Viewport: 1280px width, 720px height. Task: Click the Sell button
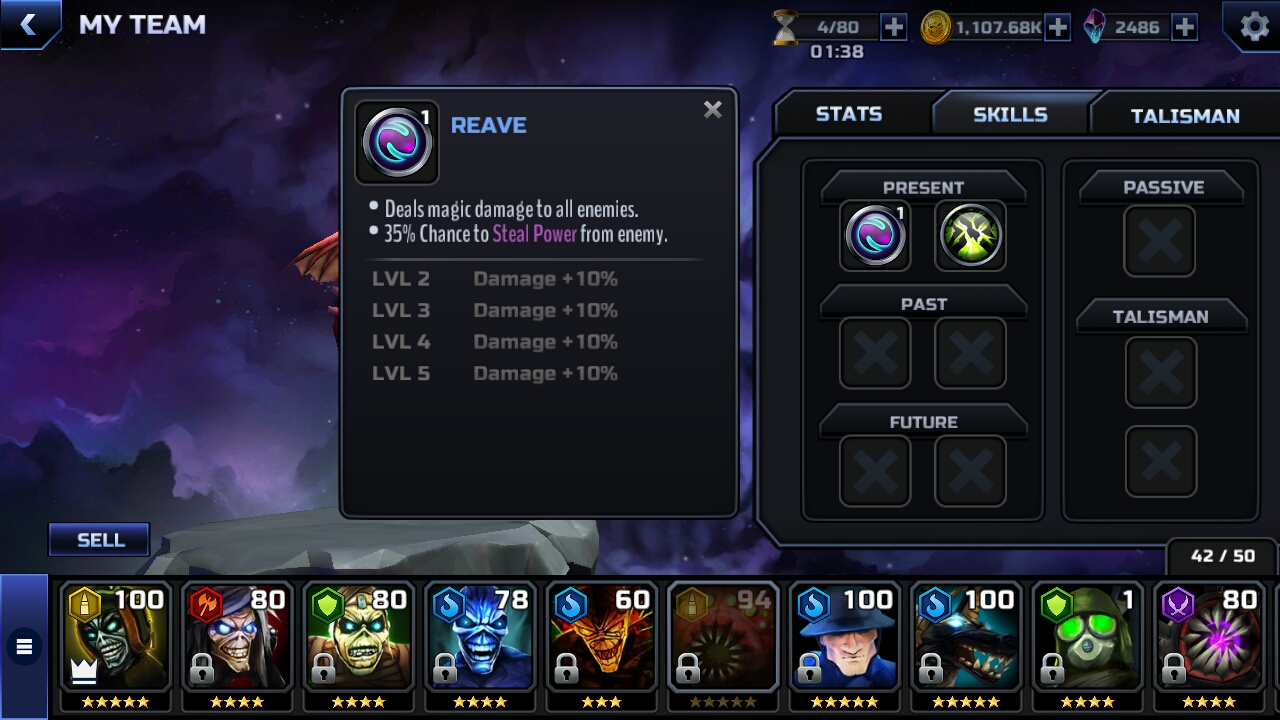pyautogui.click(x=100, y=540)
